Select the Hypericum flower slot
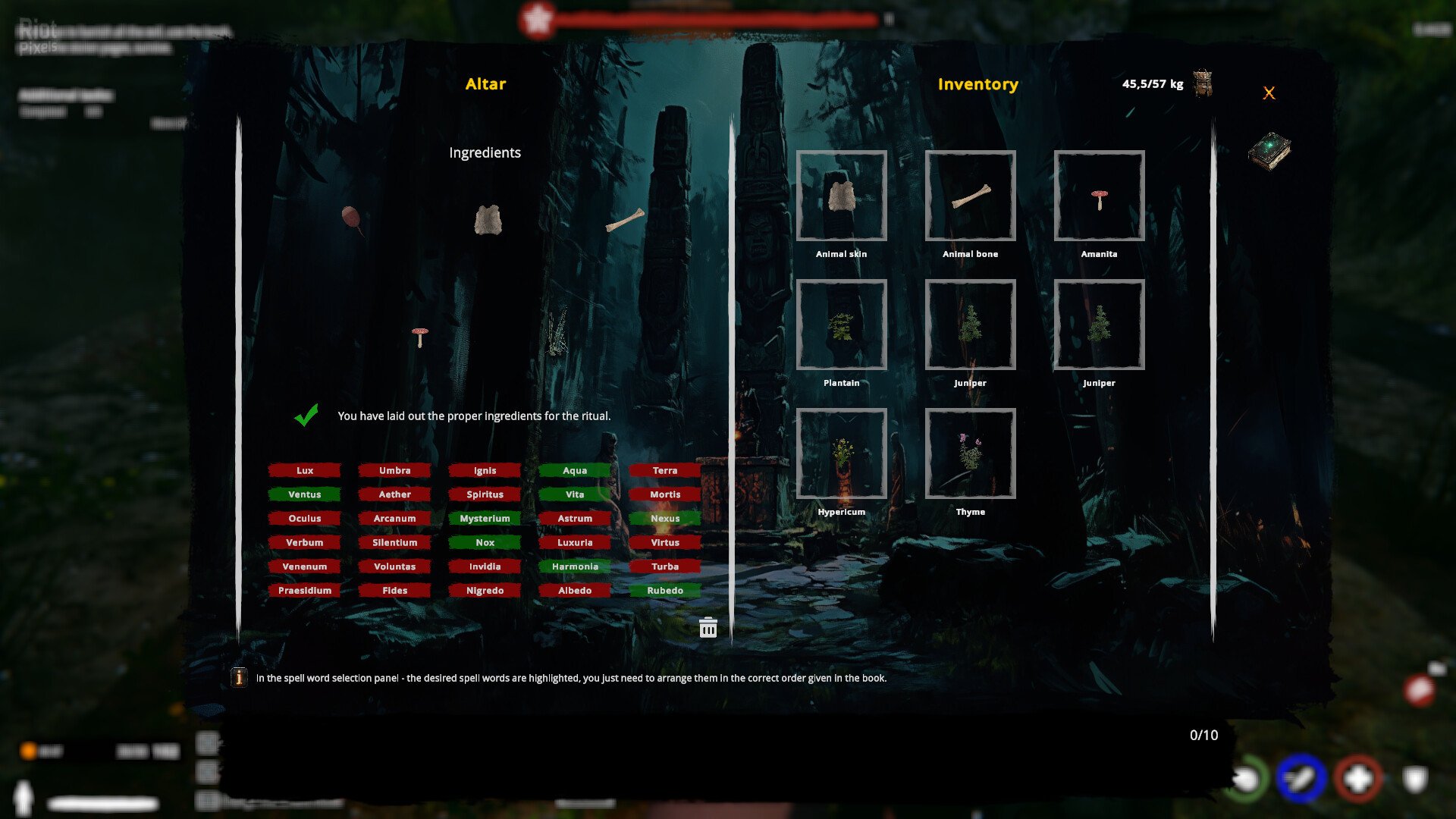This screenshot has width=1456, height=819. click(x=842, y=454)
